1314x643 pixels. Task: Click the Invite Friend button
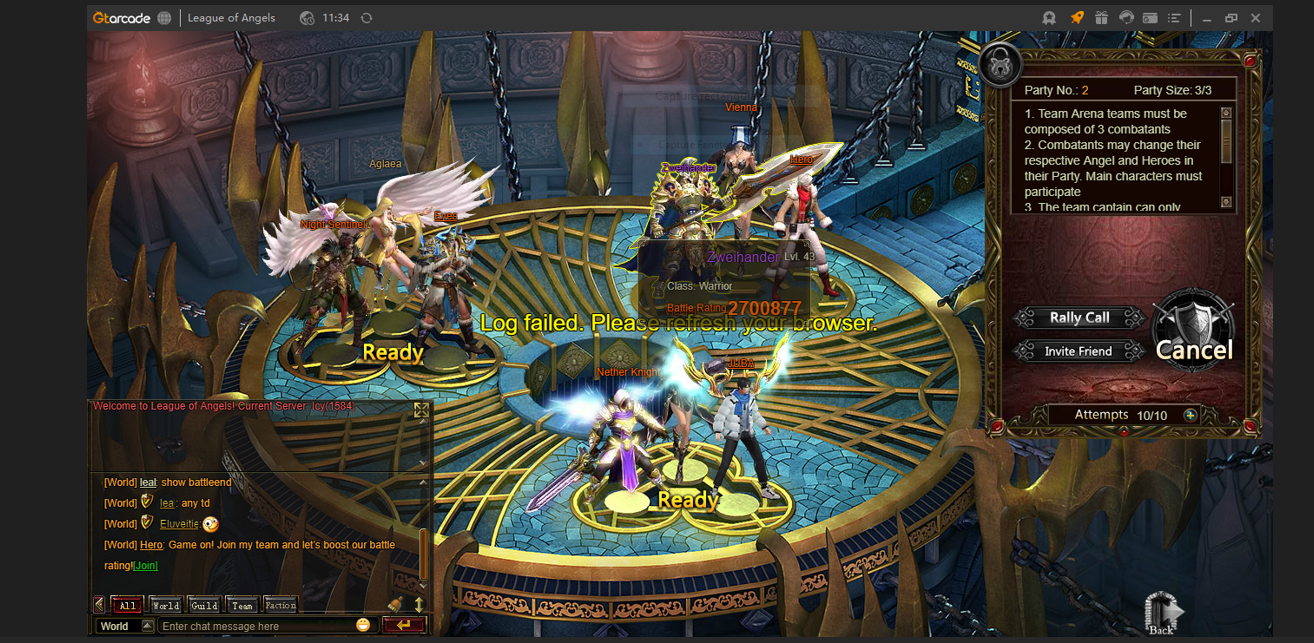pyautogui.click(x=1078, y=352)
